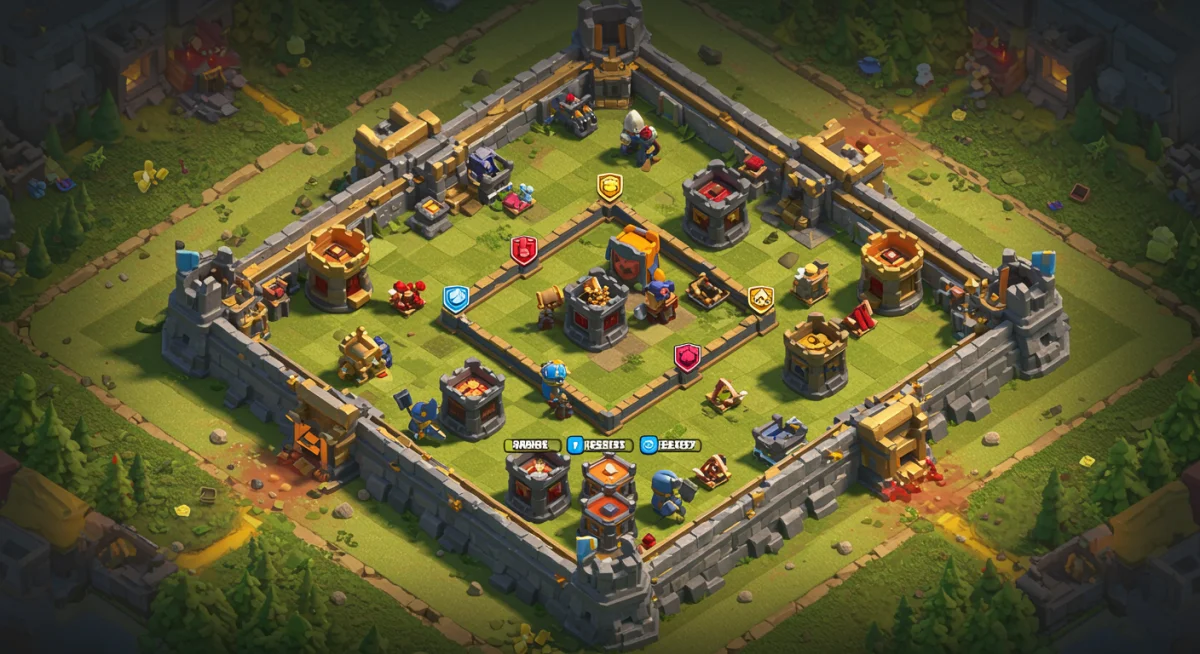
Task: Select the blue shield marker on the wall
Action: click(x=456, y=298)
